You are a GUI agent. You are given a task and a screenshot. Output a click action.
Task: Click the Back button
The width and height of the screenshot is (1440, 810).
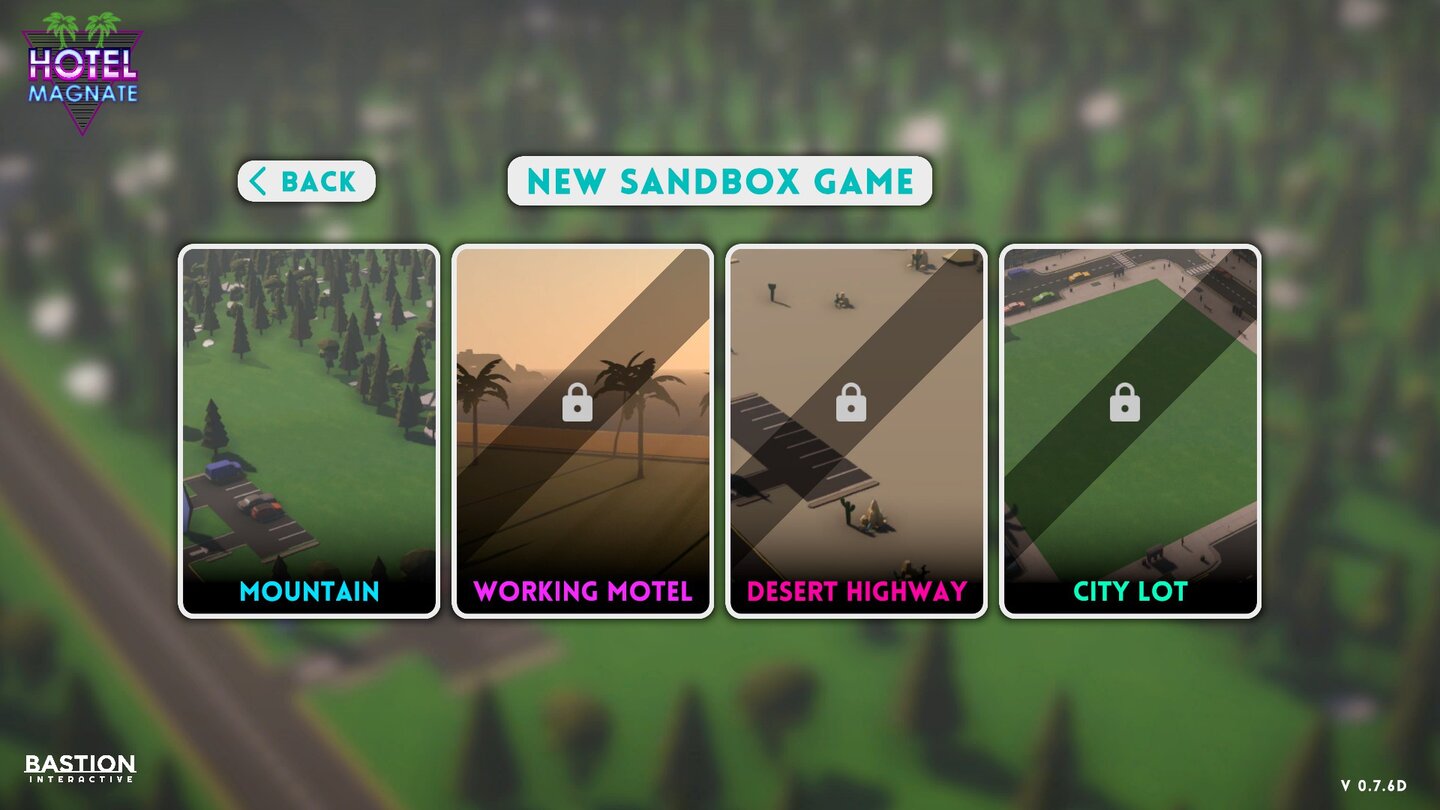(x=306, y=181)
